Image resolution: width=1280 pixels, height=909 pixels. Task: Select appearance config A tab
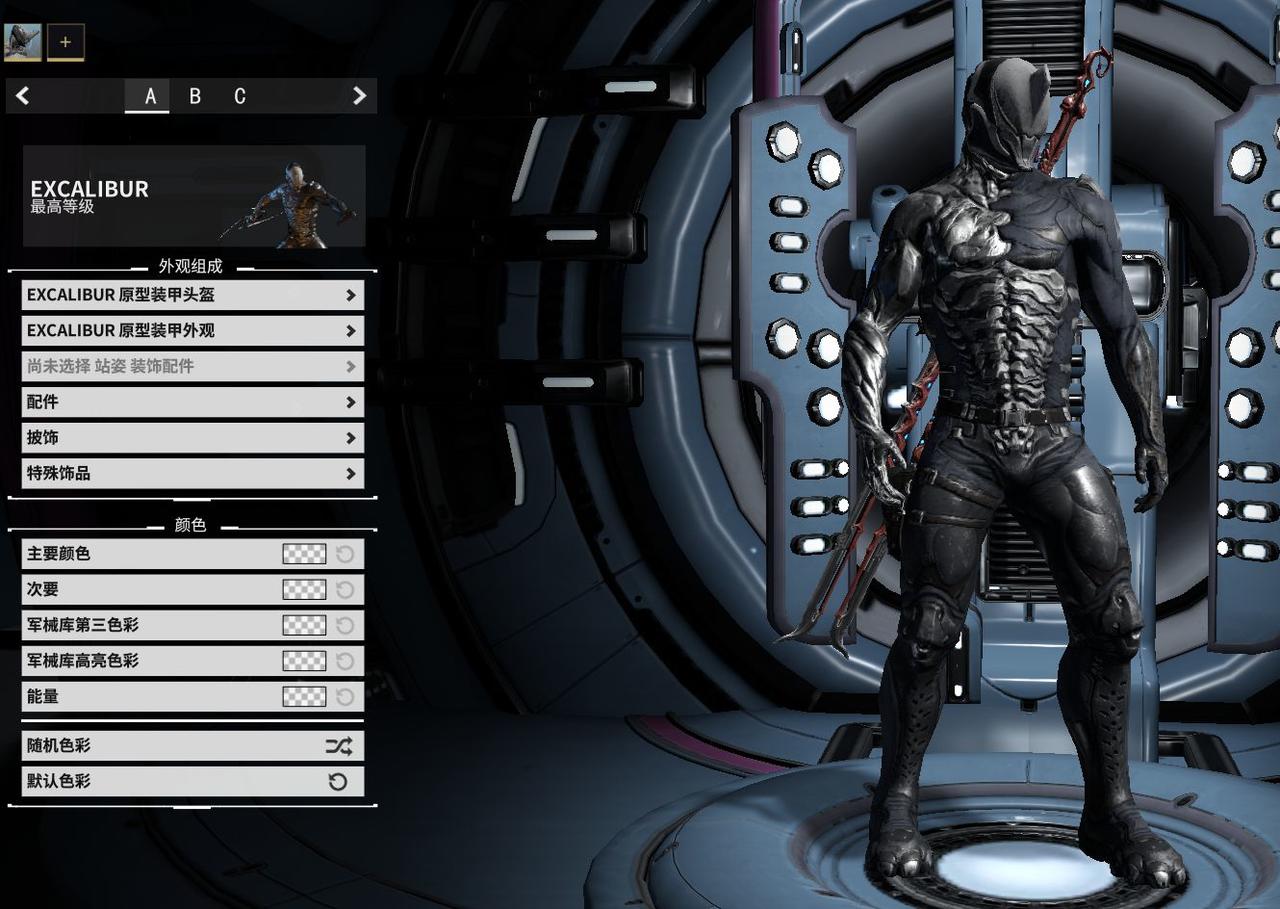click(150, 96)
